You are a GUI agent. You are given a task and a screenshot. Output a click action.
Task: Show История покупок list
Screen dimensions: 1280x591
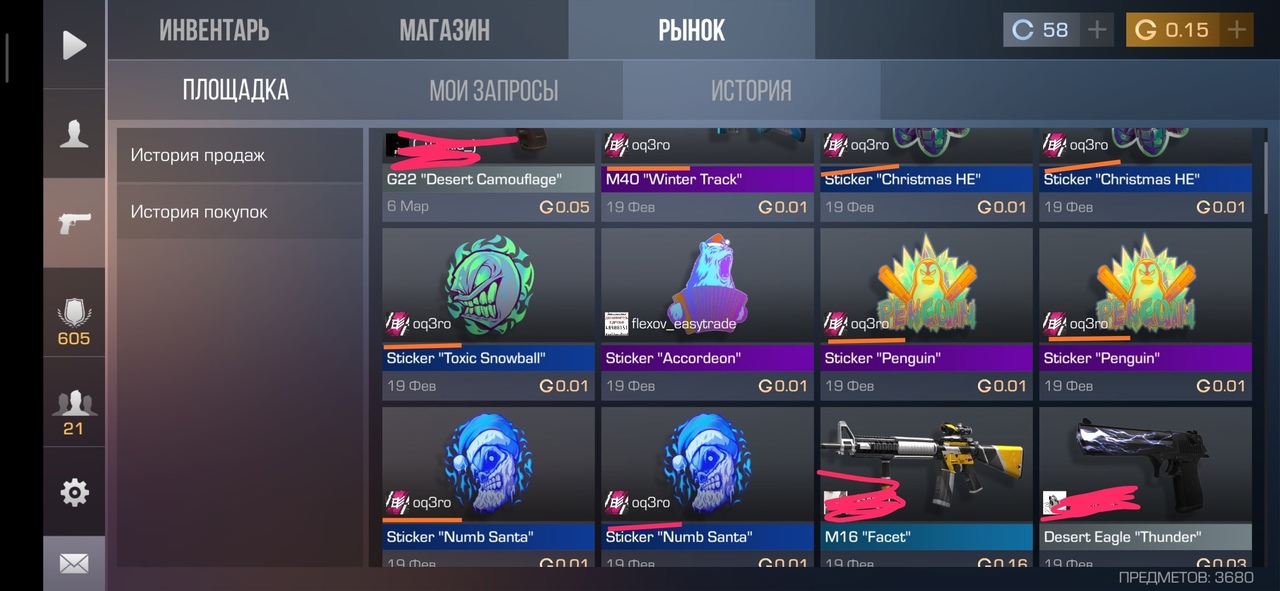point(239,212)
